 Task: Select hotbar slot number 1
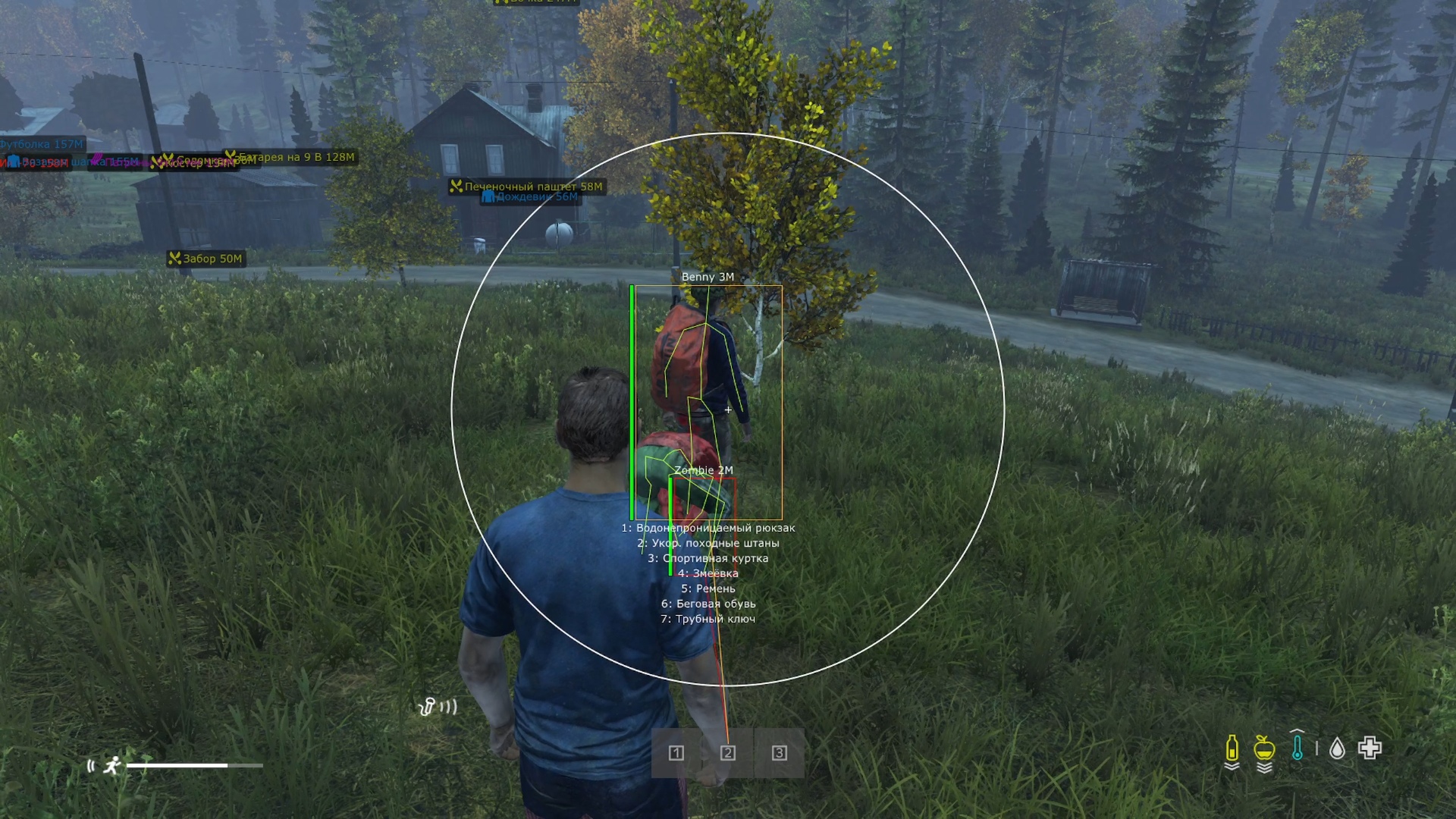[x=676, y=753]
